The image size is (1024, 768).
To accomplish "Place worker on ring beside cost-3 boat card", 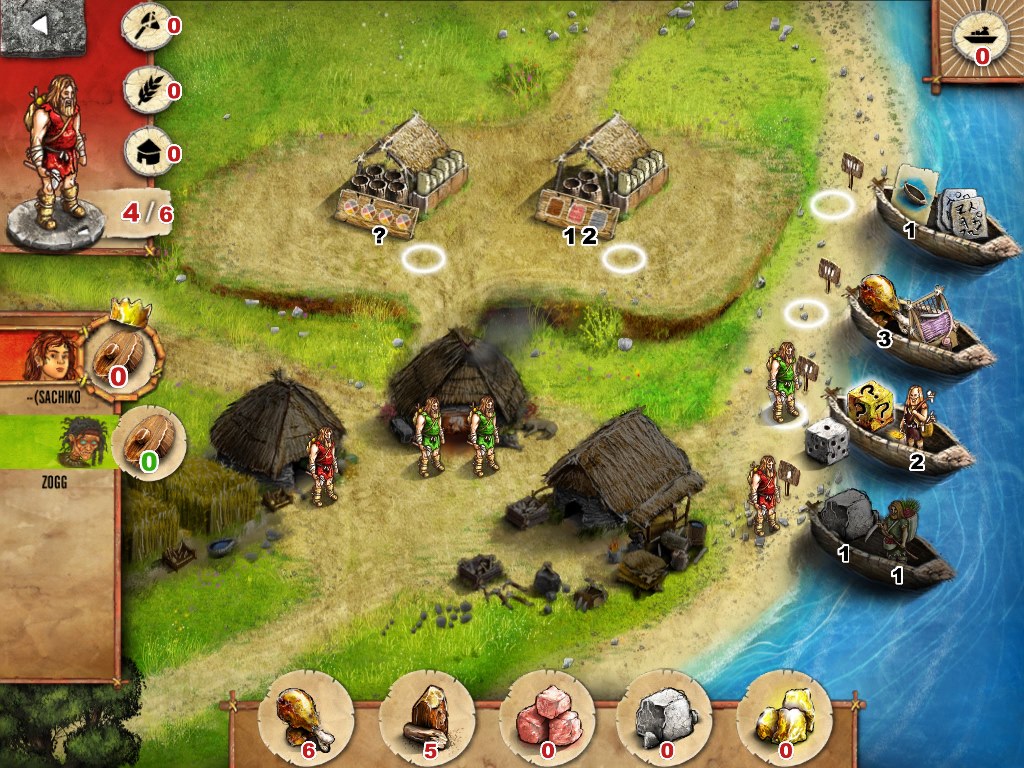I will coord(805,313).
